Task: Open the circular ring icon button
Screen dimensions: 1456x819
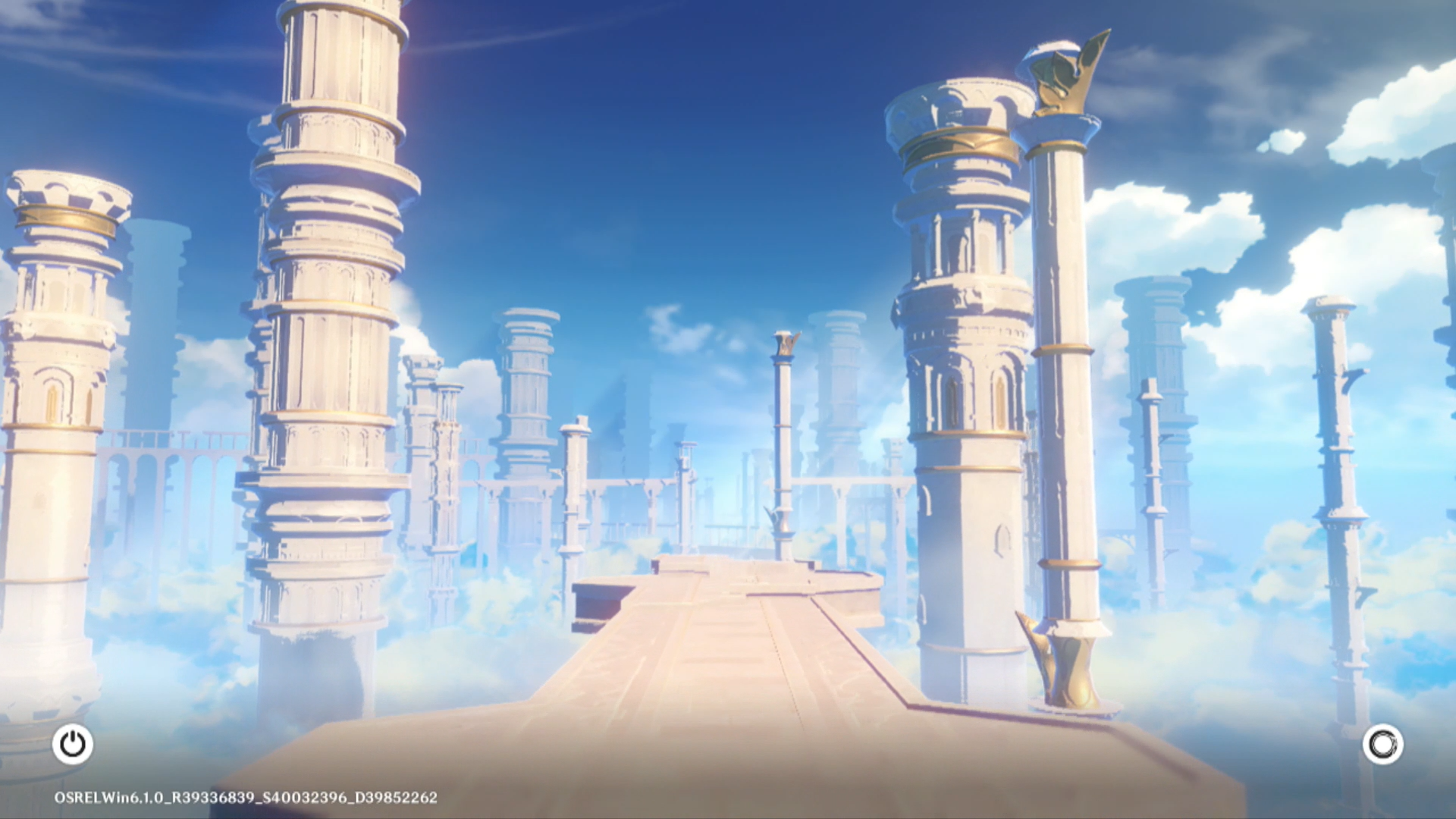Action: pyautogui.click(x=1382, y=744)
